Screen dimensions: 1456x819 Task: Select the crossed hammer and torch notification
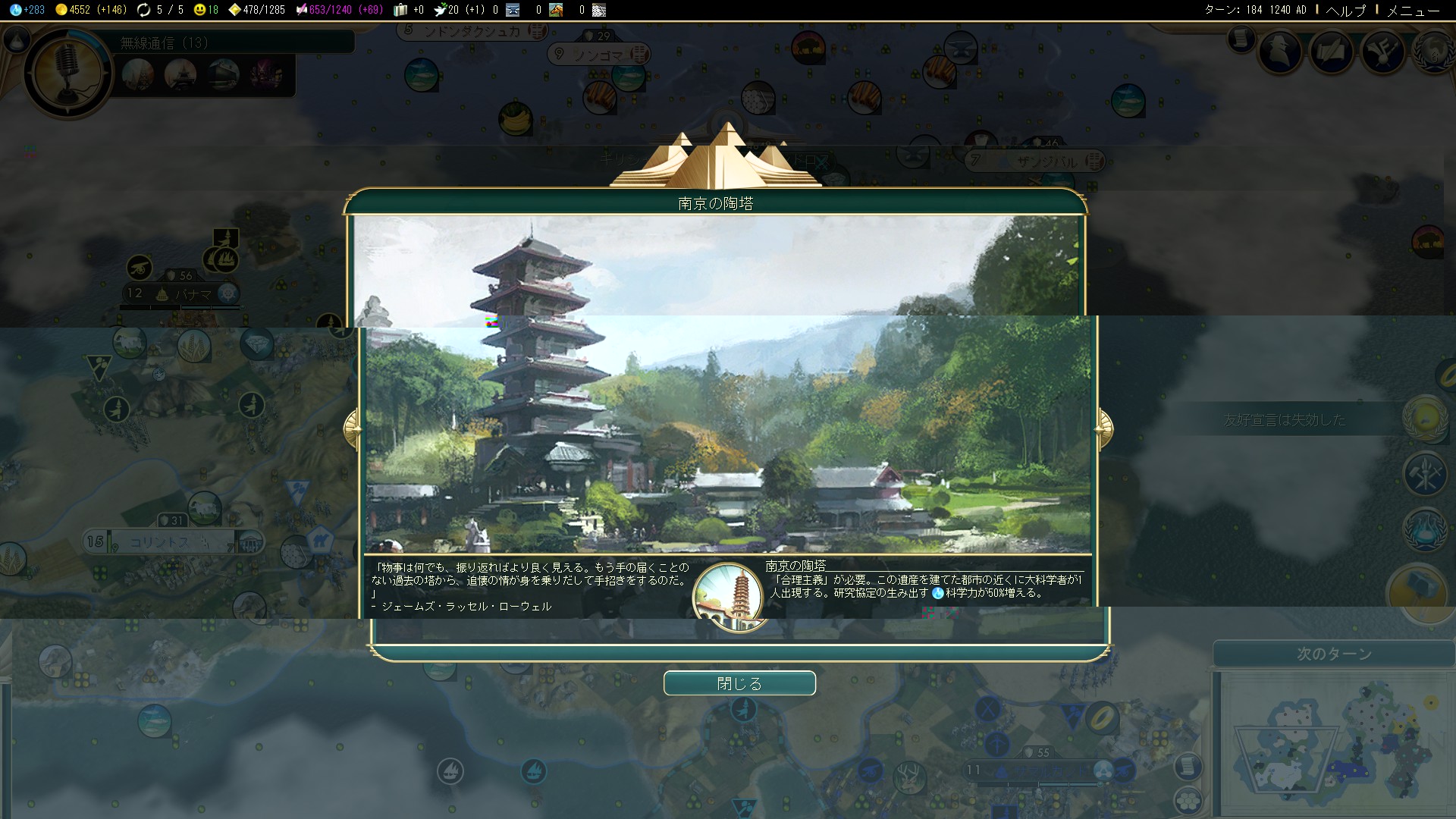click(1425, 475)
